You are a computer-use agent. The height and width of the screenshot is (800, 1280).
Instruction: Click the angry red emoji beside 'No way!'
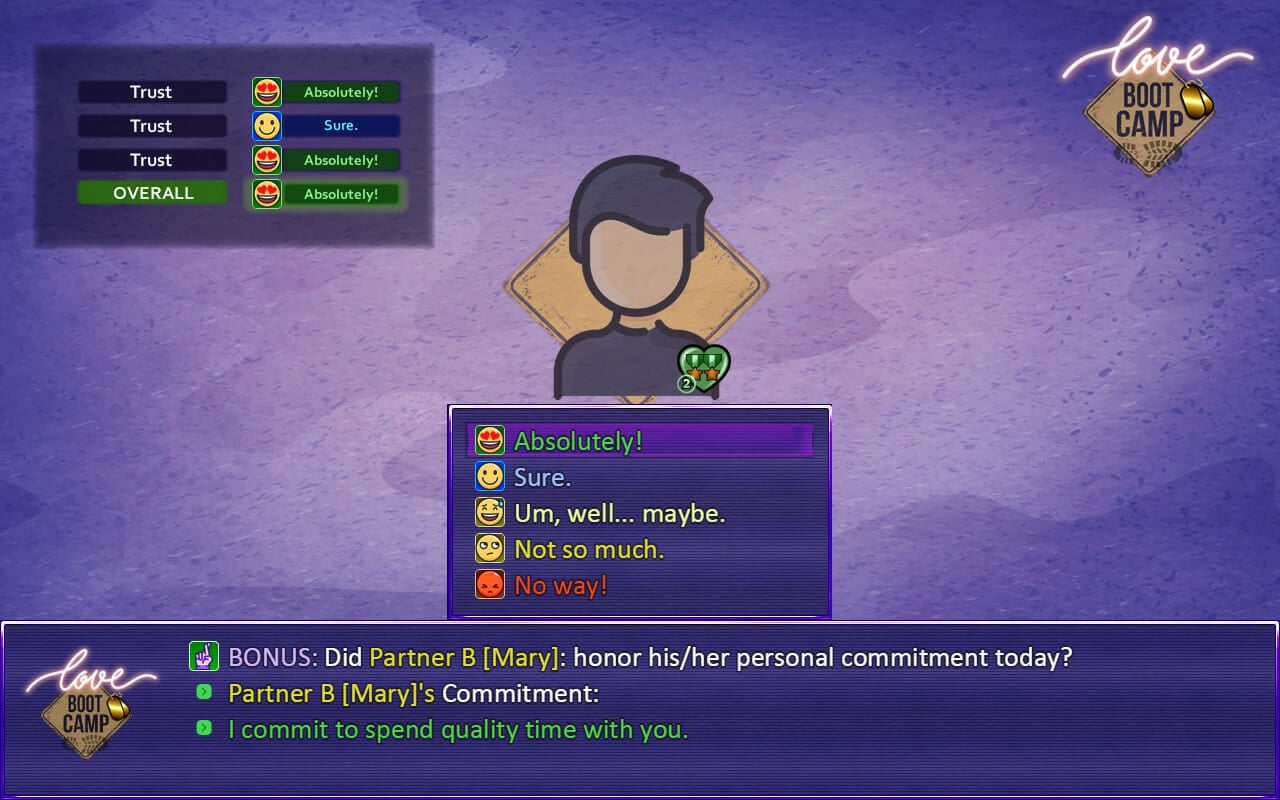click(489, 583)
